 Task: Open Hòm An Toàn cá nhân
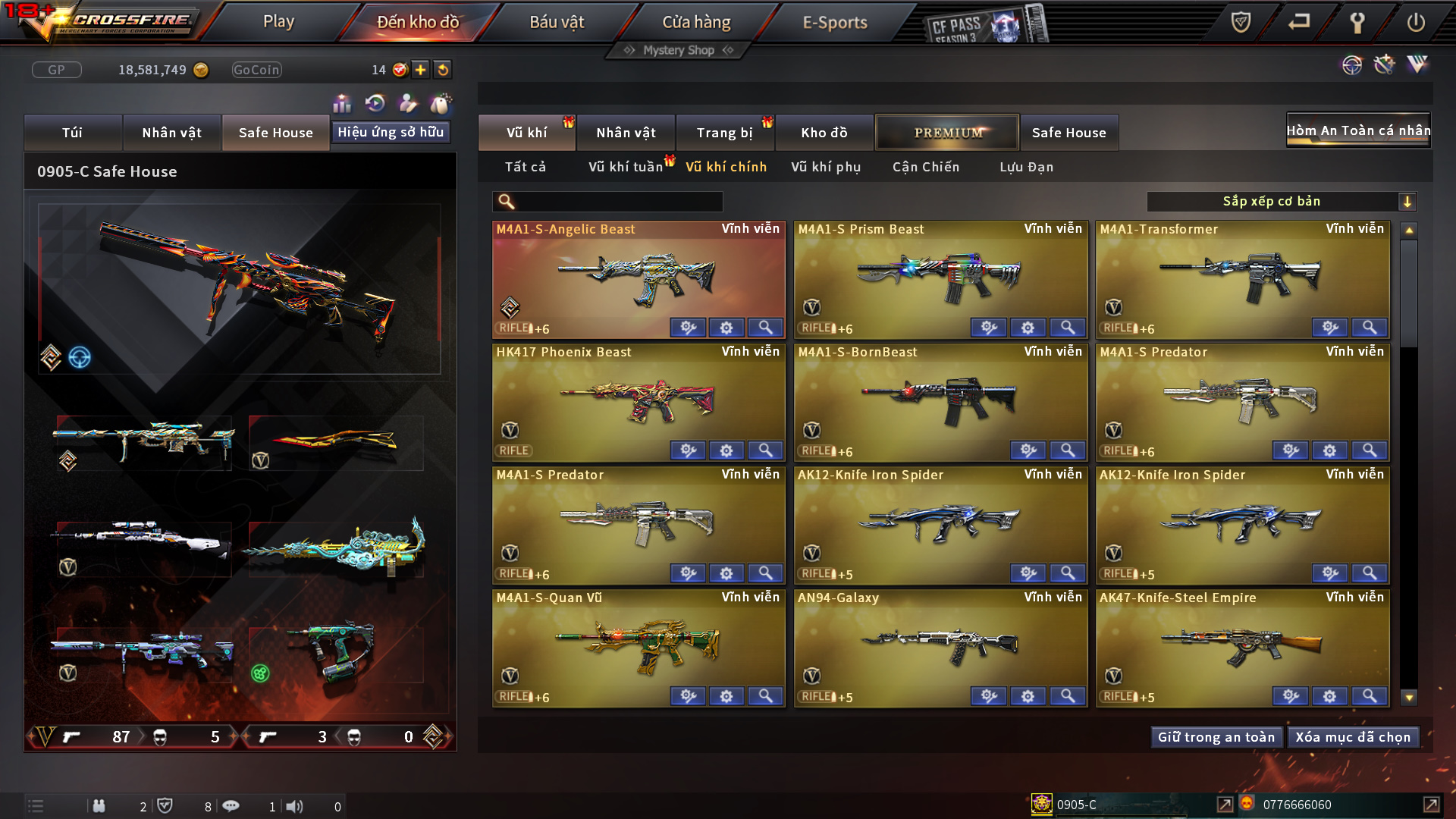coord(1358,130)
